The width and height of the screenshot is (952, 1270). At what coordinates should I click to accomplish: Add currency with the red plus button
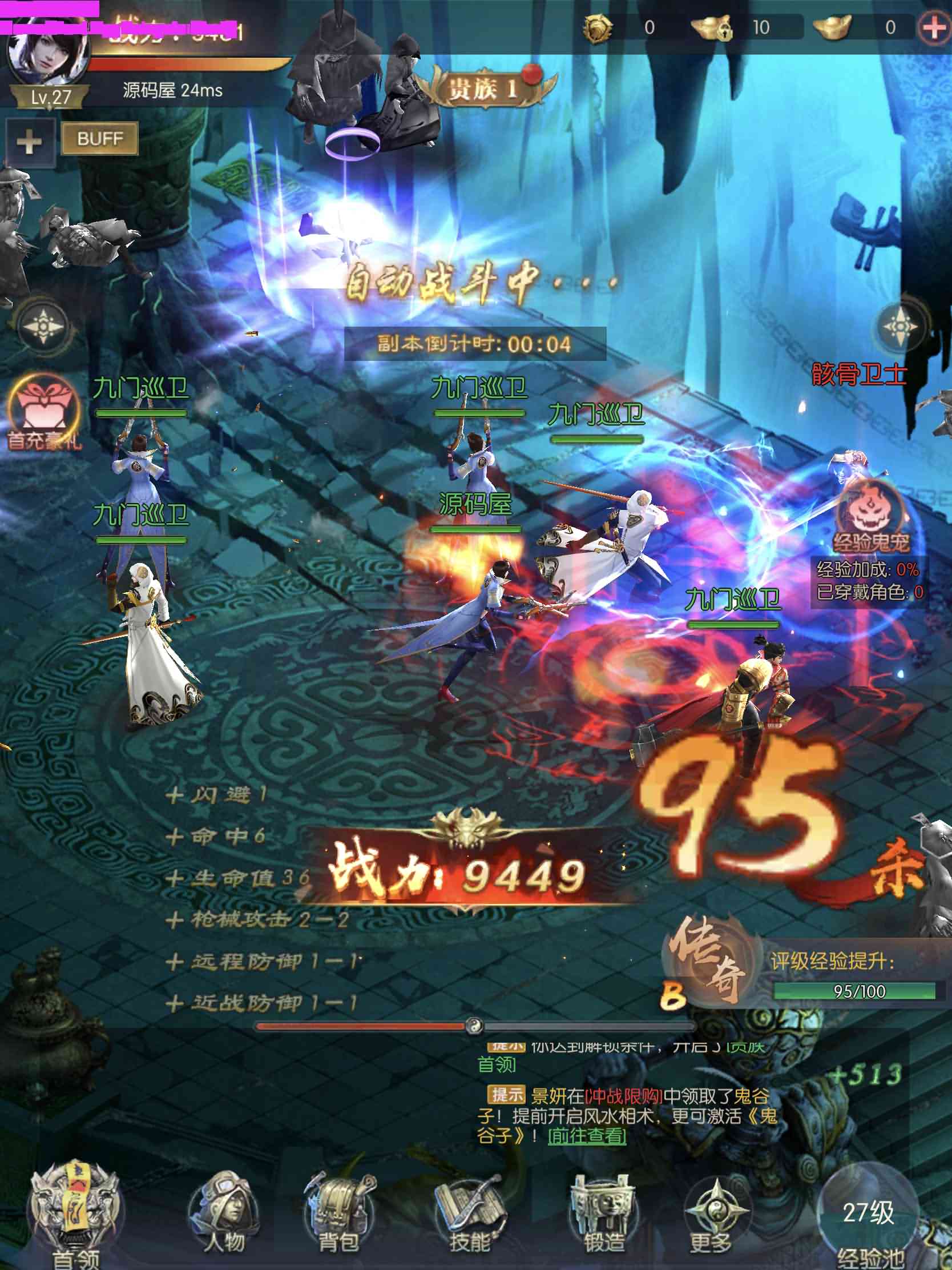934,27
